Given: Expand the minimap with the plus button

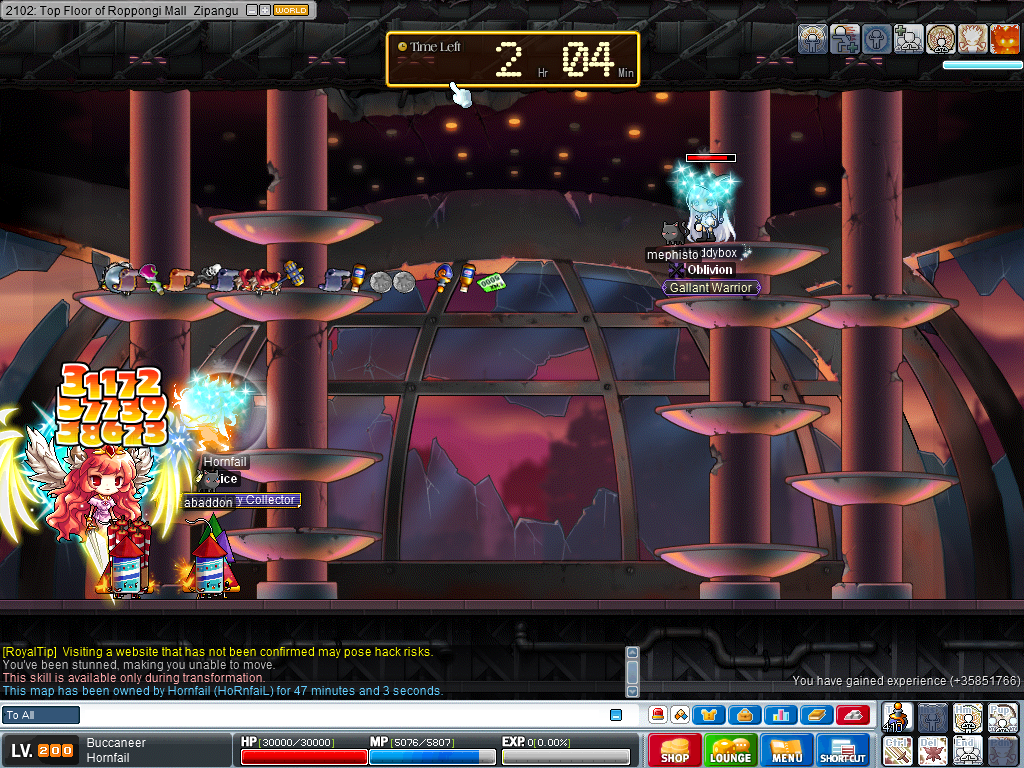Looking at the screenshot, I should point(264,10).
